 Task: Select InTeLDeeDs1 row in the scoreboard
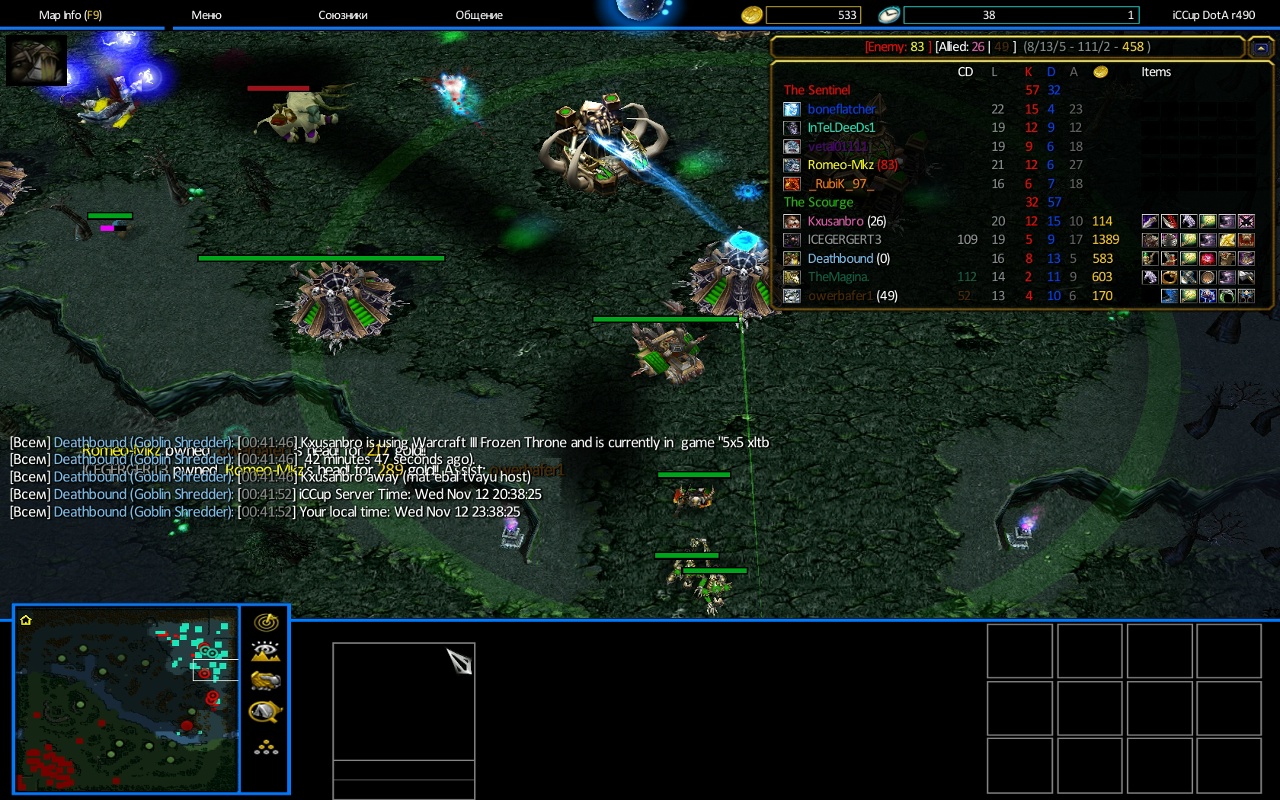841,128
